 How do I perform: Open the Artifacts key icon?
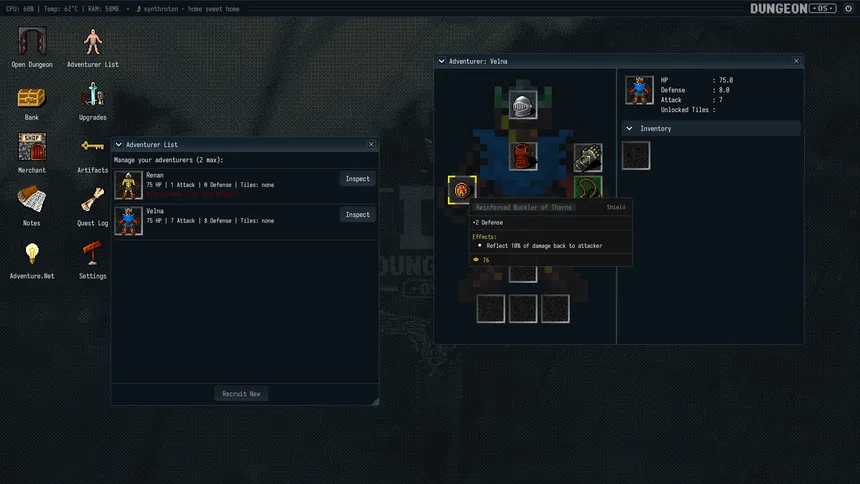(92, 148)
